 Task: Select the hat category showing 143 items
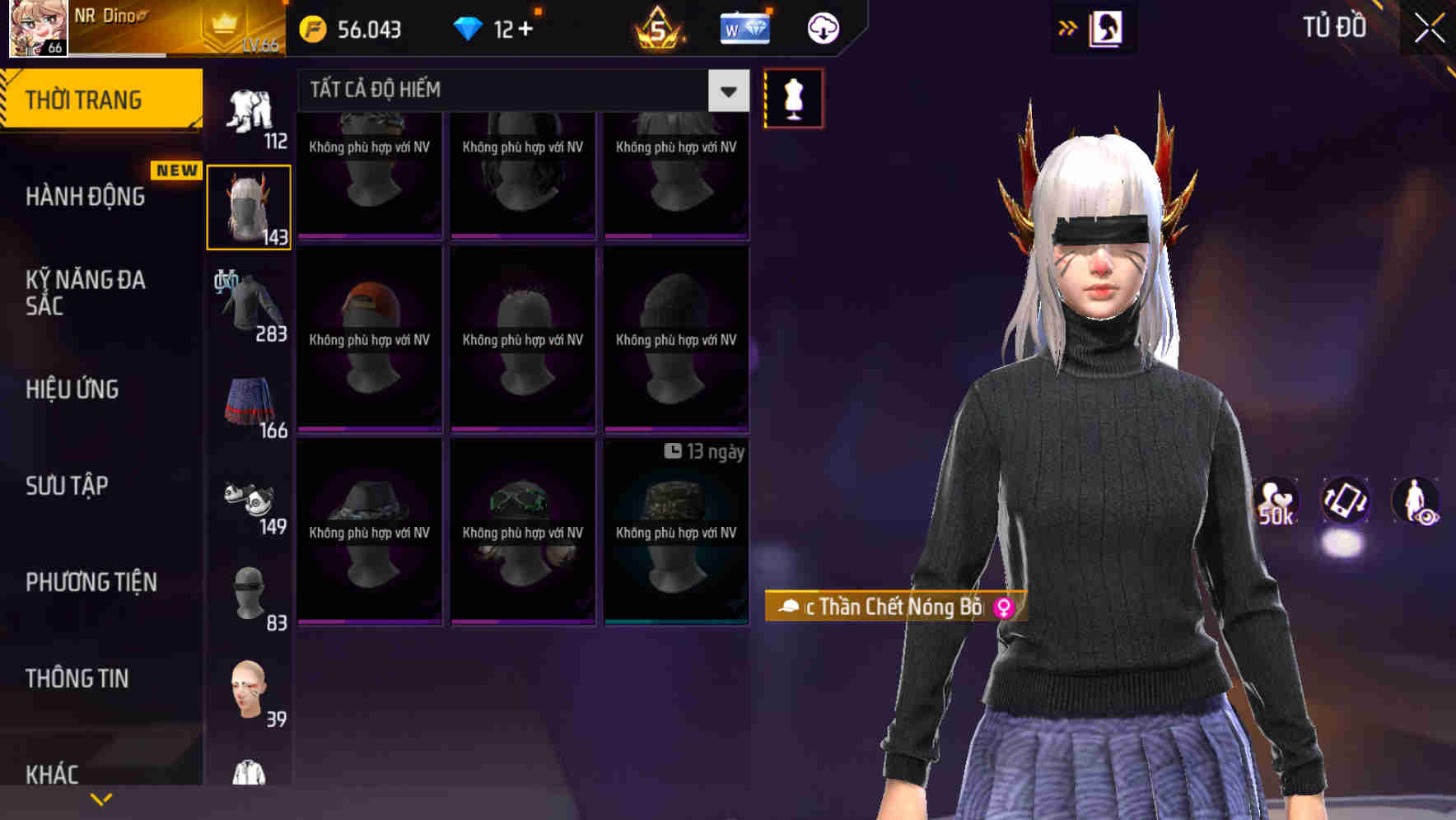[250, 206]
